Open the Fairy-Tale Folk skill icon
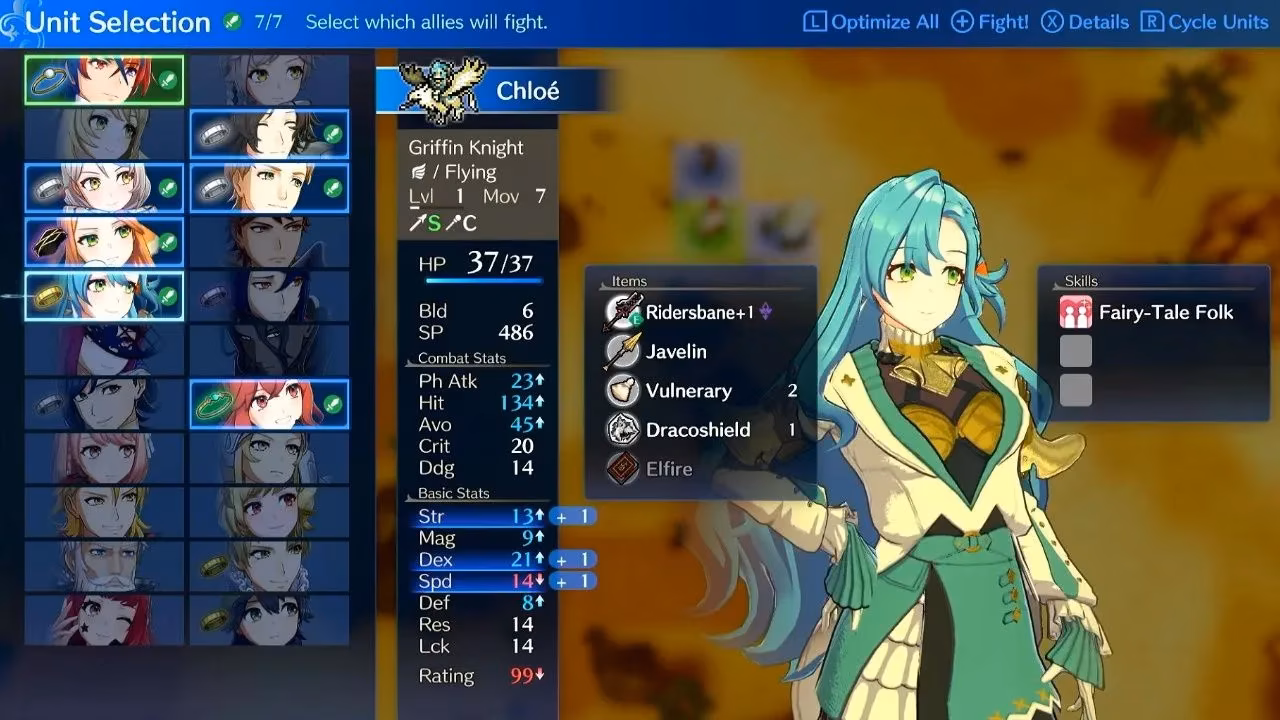 [x=1075, y=312]
